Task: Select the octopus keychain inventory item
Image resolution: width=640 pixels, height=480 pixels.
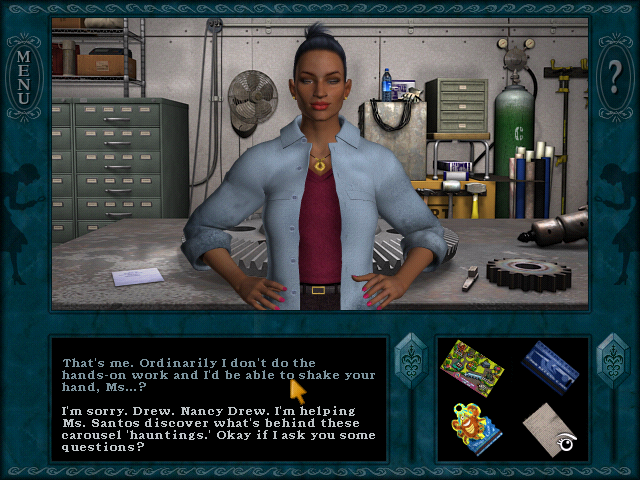Action: [x=474, y=425]
